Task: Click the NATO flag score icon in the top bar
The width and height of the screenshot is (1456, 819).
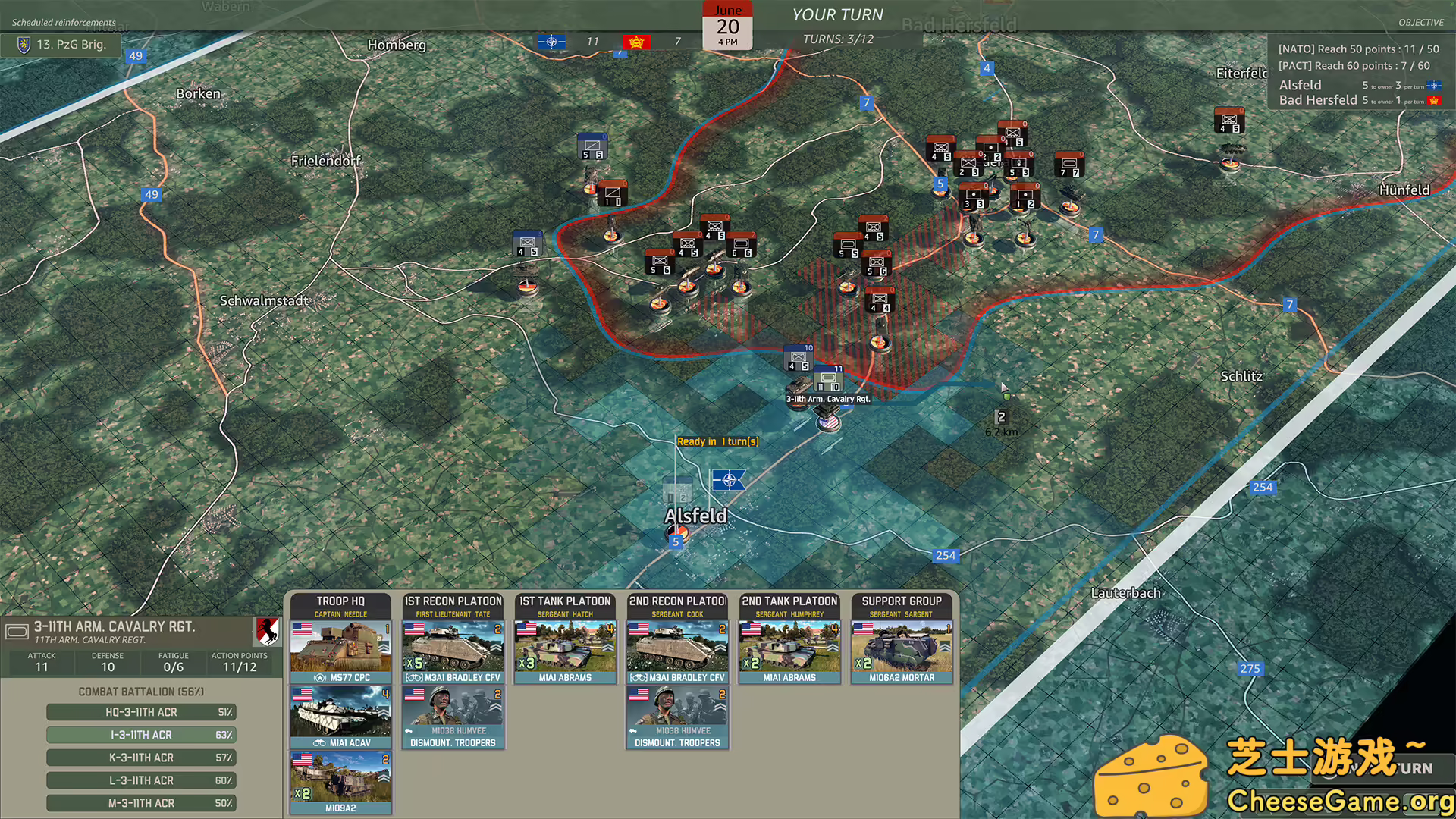Action: coord(551,42)
